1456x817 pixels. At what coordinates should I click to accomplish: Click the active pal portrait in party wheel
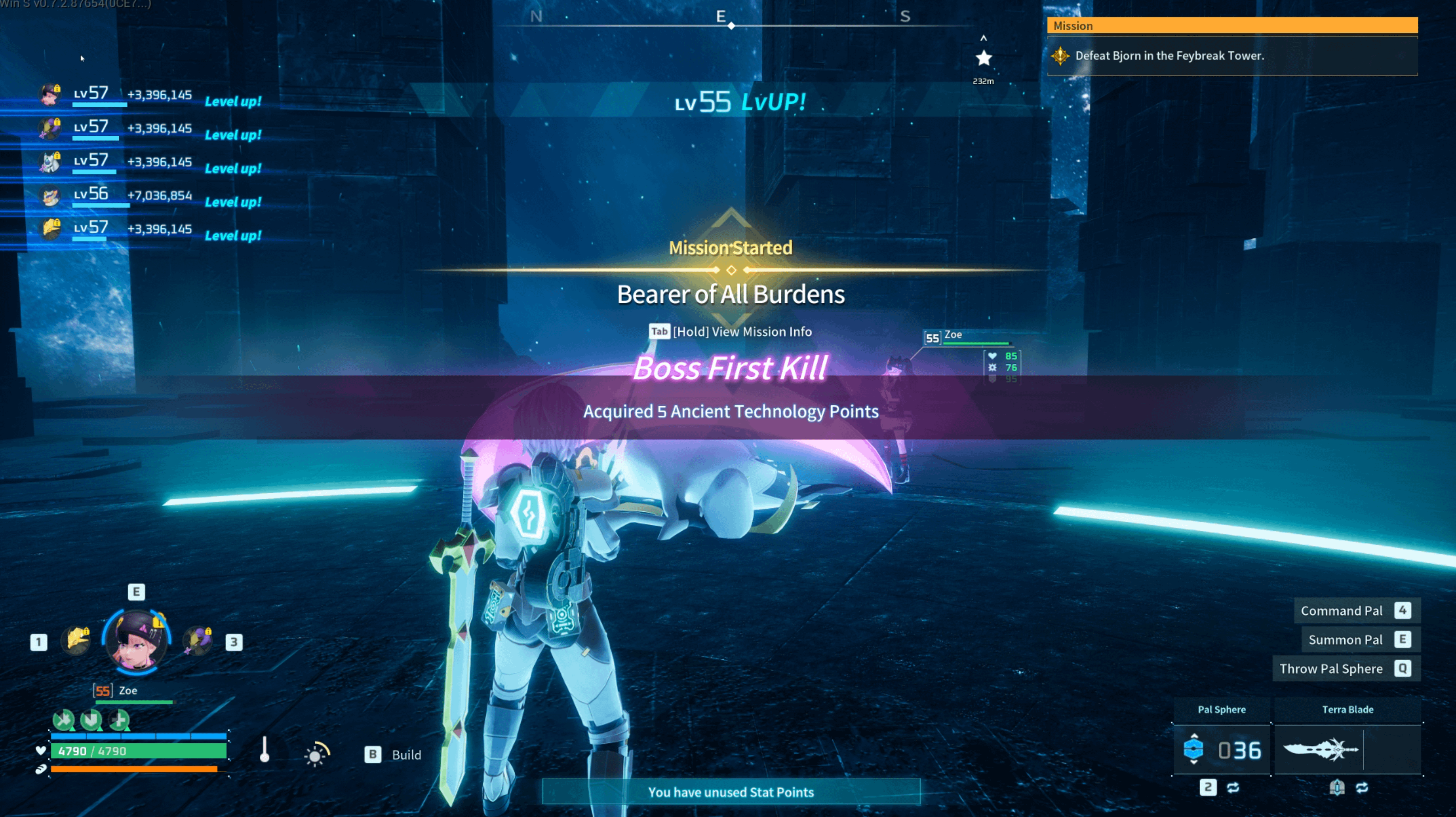[x=136, y=641]
